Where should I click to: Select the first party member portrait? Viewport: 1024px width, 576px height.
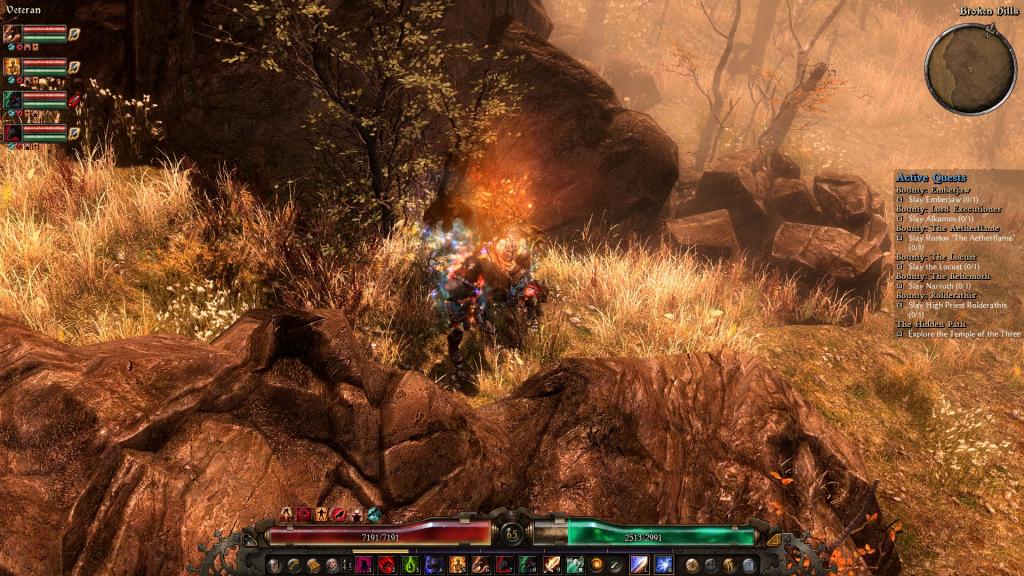(12, 34)
